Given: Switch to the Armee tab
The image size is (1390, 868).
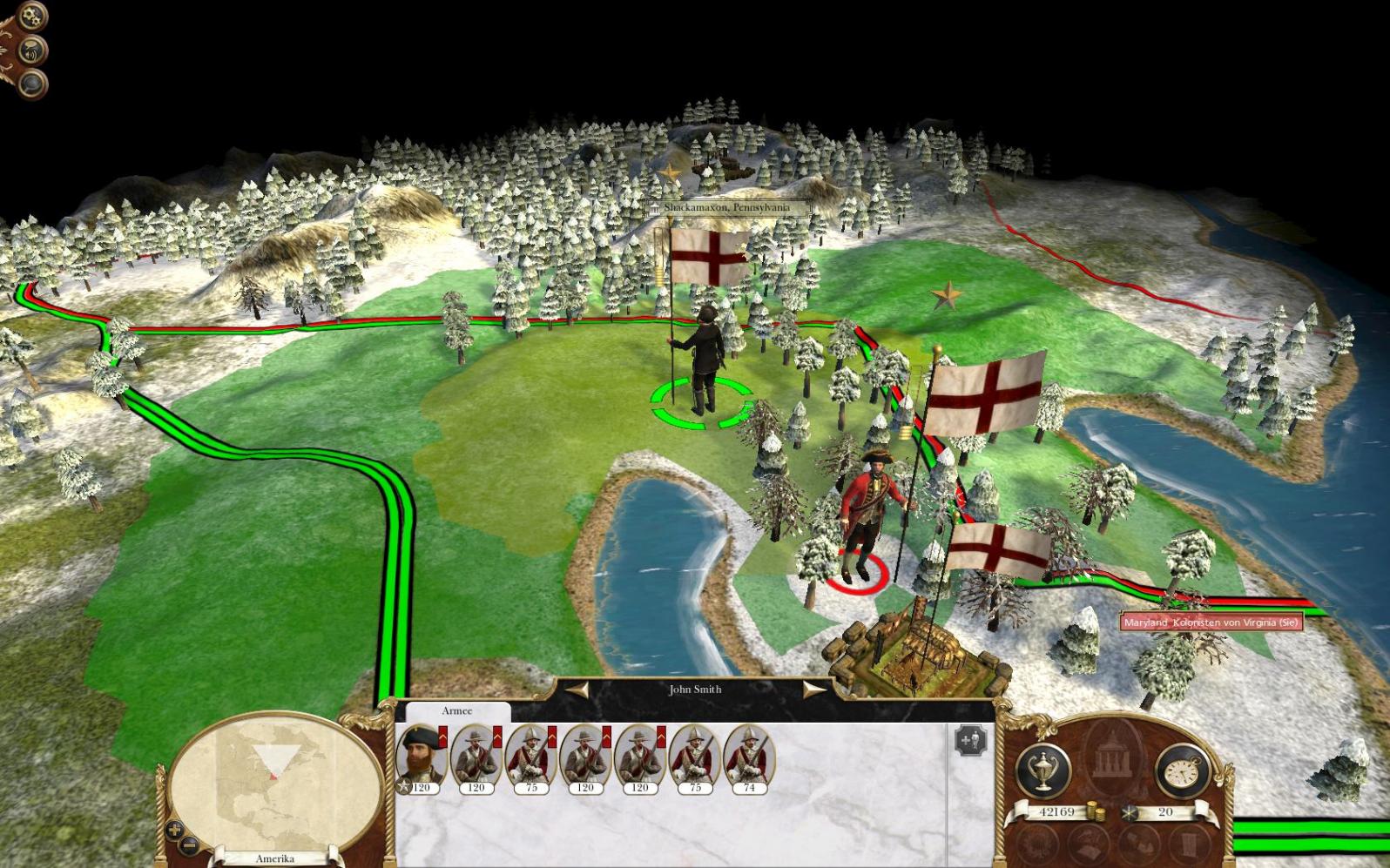Looking at the screenshot, I should pyautogui.click(x=456, y=710).
